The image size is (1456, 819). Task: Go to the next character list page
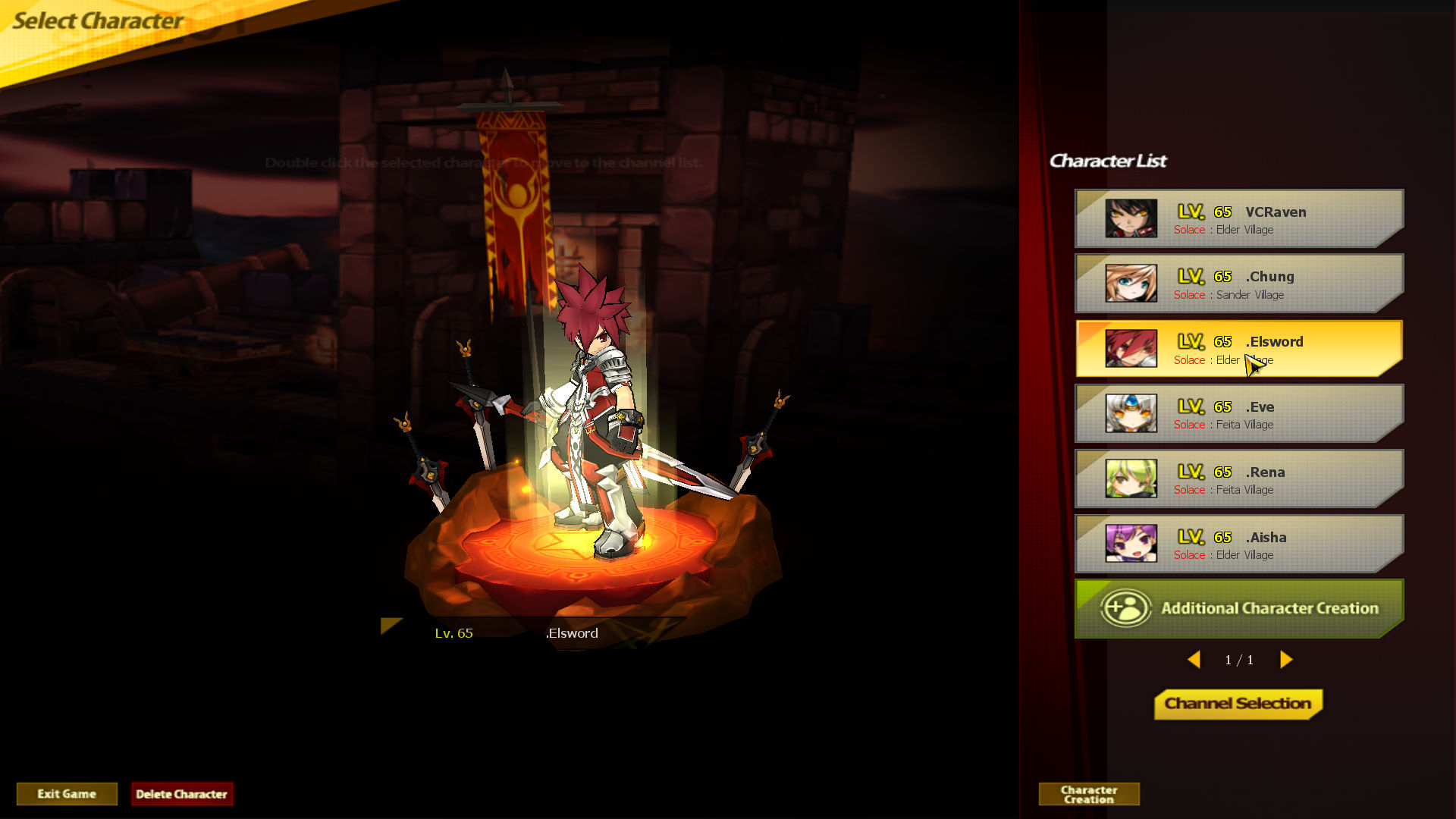pos(1286,660)
